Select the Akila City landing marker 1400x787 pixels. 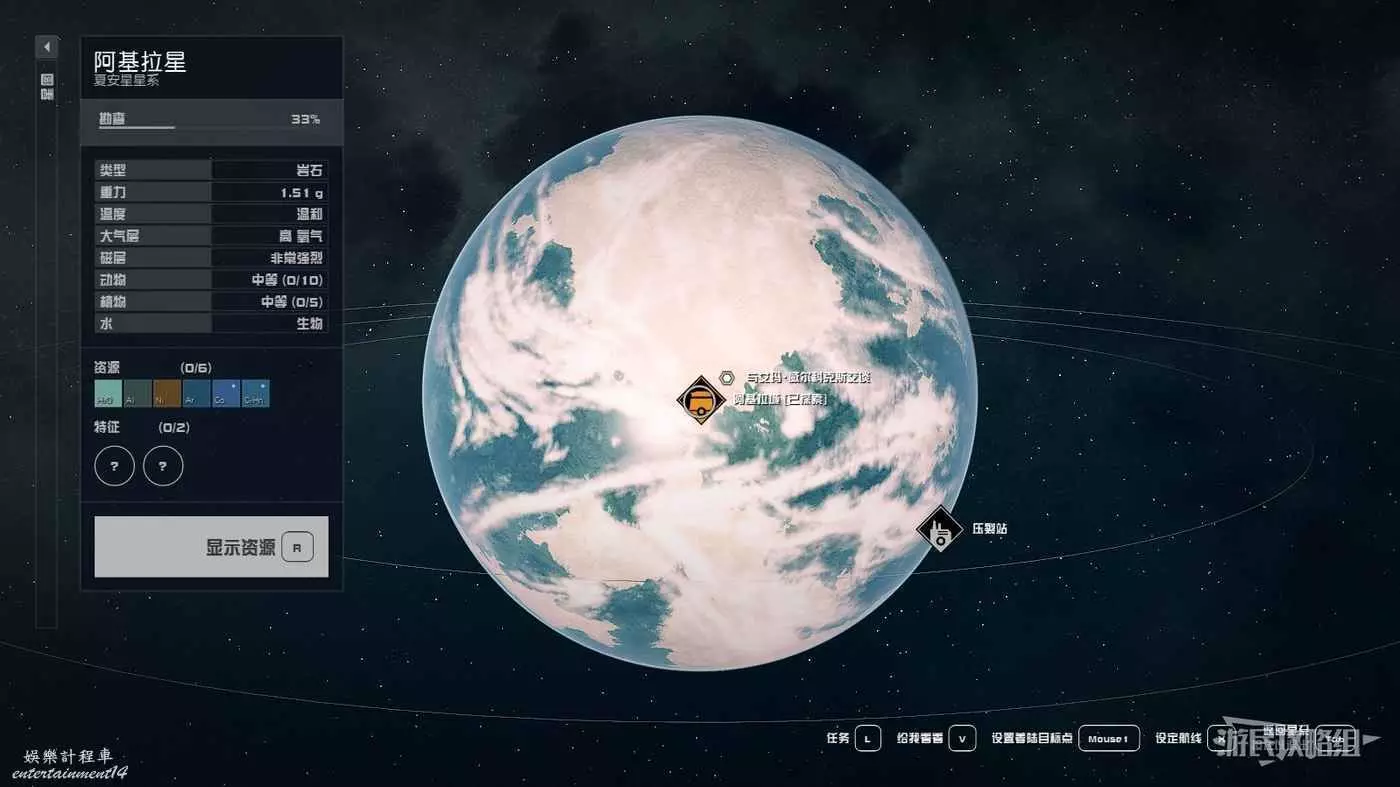(x=700, y=400)
